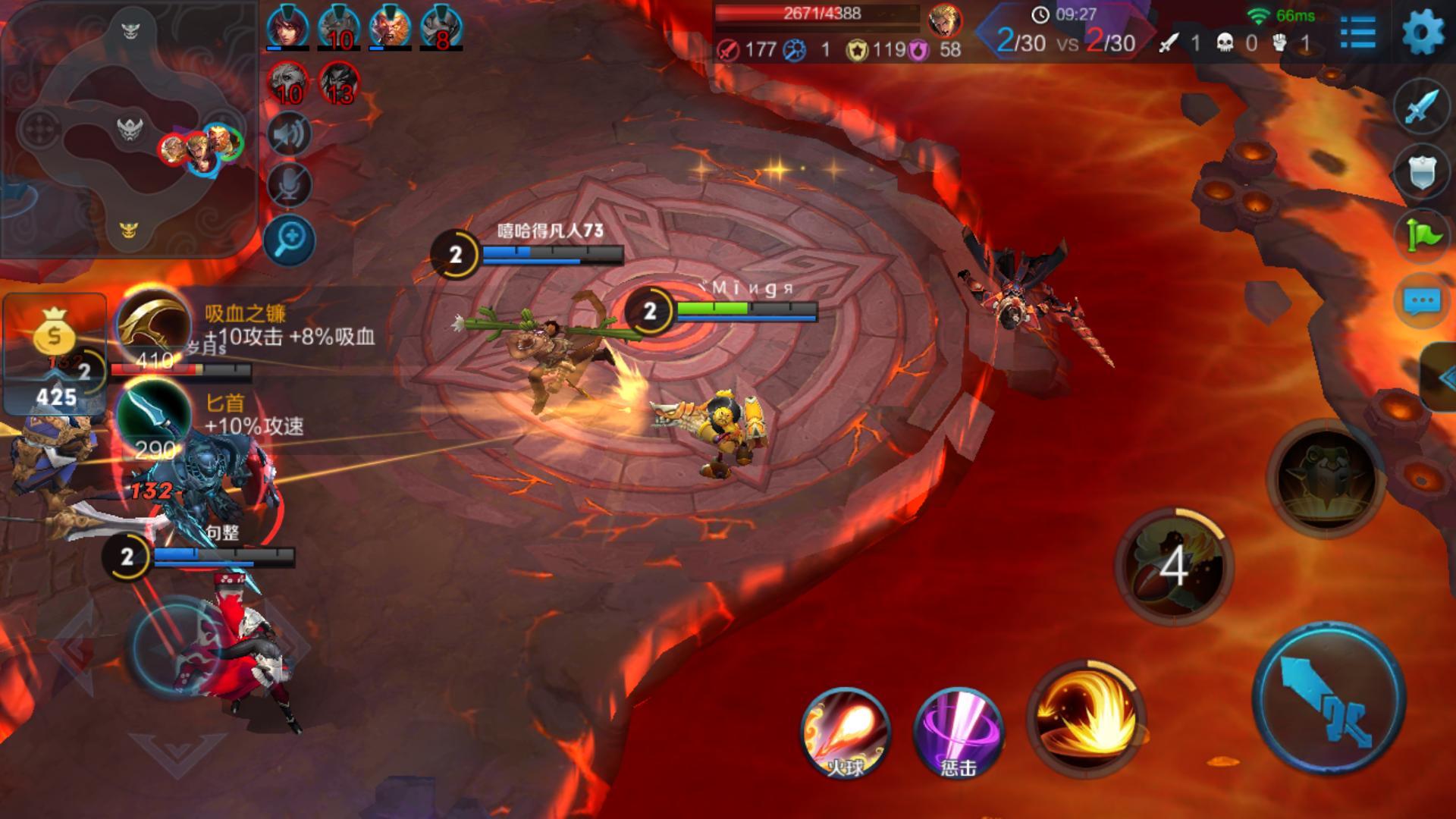1456x819 pixels.
Task: Open the chat message bubble
Action: click(1421, 301)
